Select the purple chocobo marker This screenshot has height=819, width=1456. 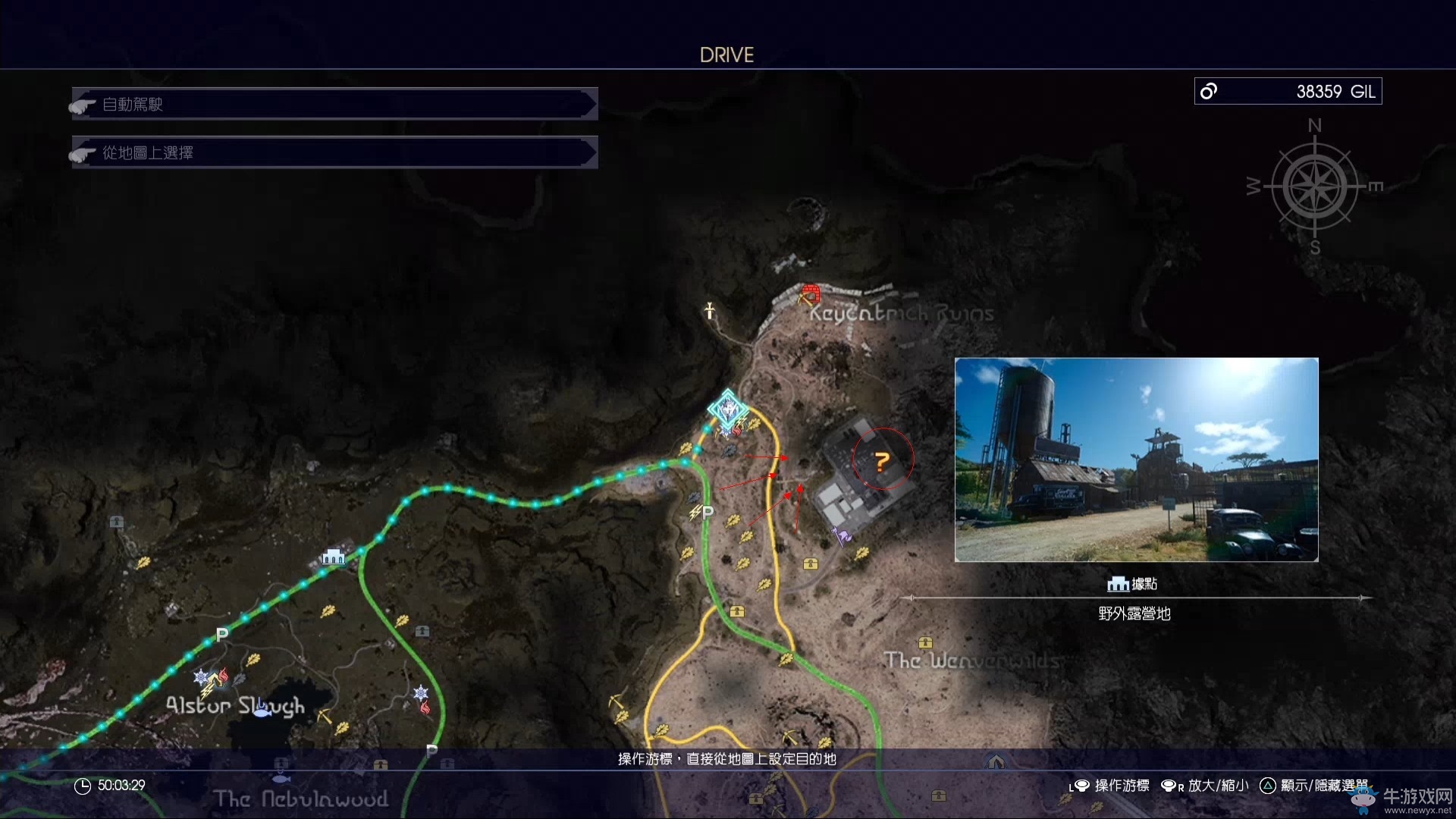click(x=842, y=536)
